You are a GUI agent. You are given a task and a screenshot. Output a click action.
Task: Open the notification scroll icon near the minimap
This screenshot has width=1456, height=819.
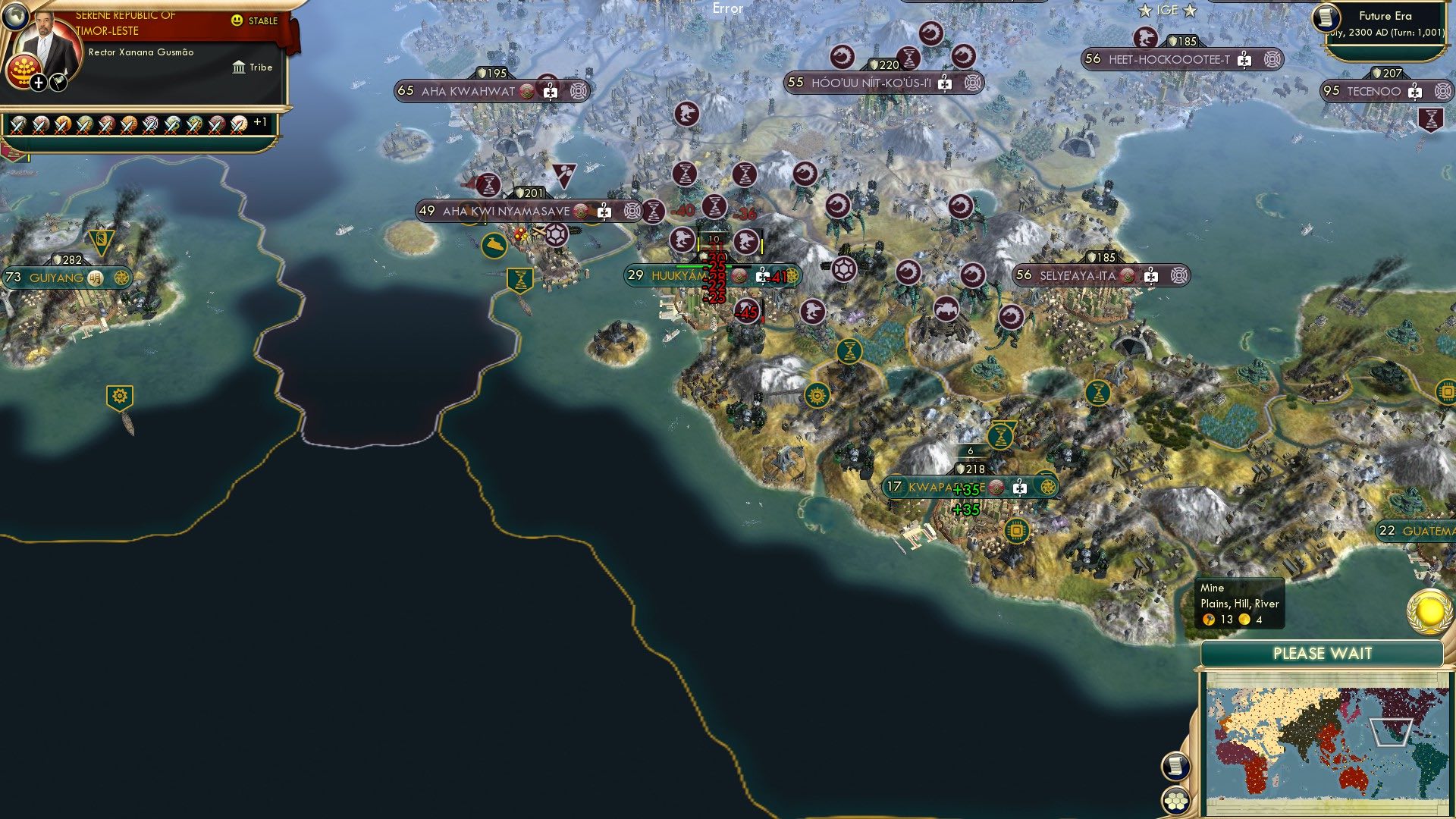tap(1175, 765)
